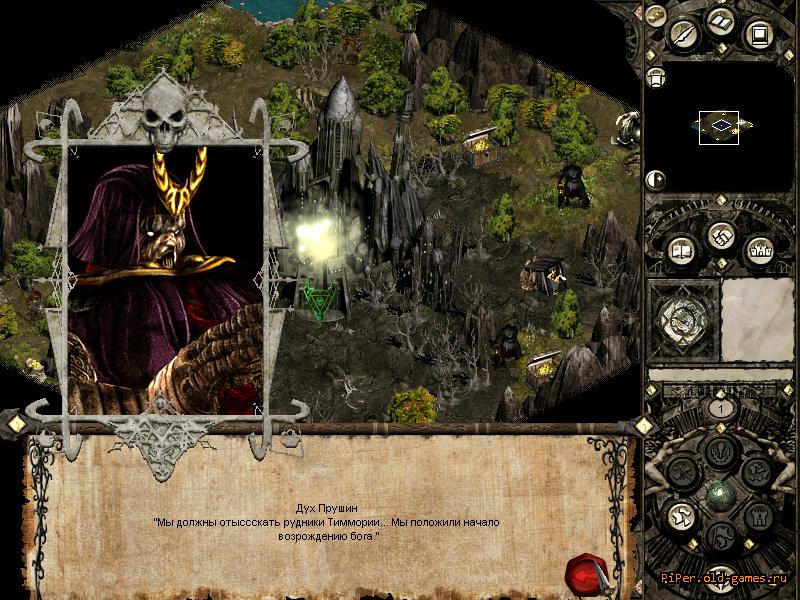Open the open-book icon button
This screenshot has width=800, height=600.
(x=722, y=23)
